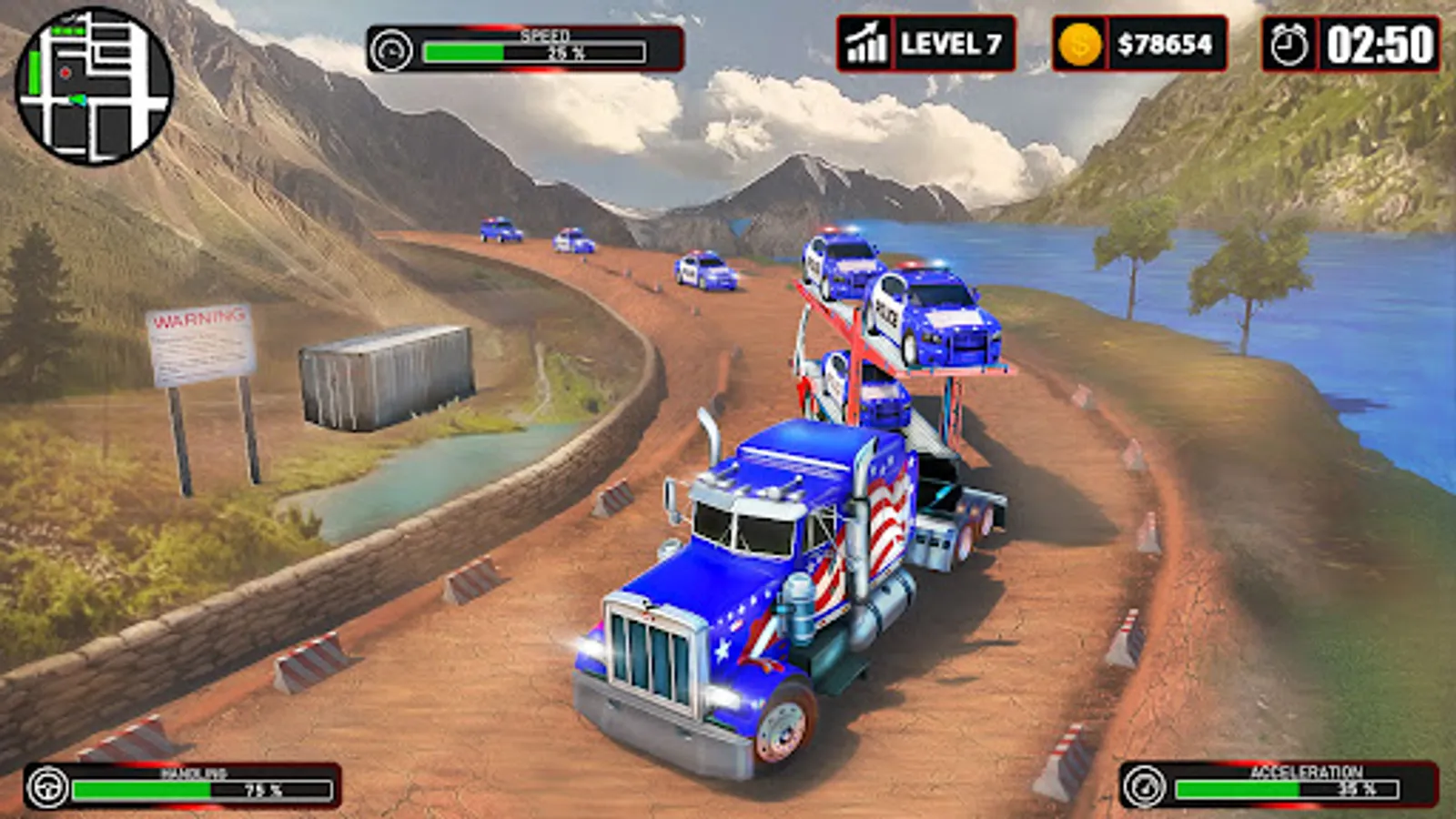Viewport: 1456px width, 819px height.
Task: Select the gauge icon beside Acceleration
Action: pos(1144,785)
